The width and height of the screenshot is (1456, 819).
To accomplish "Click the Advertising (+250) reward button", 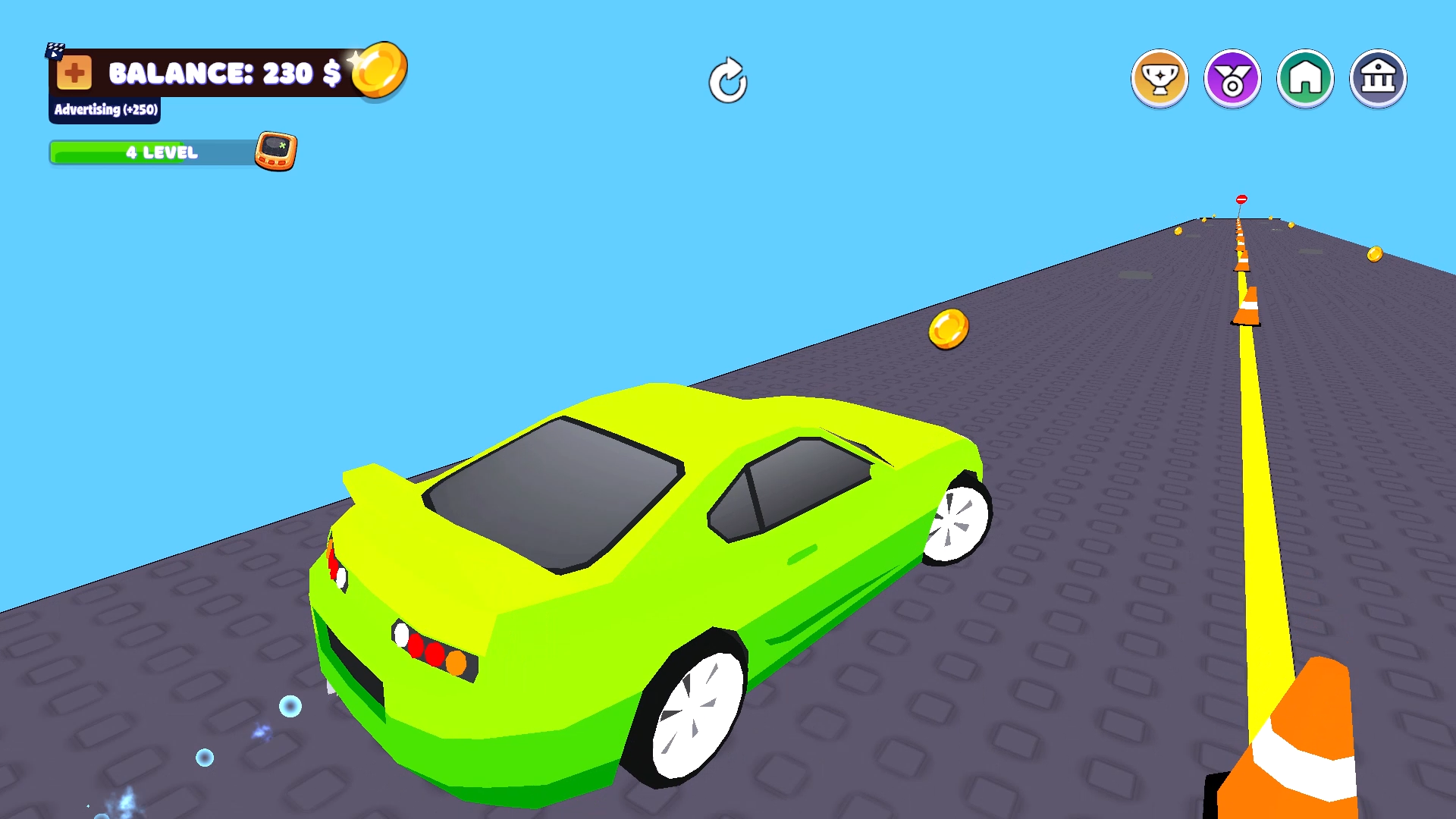I will (x=104, y=109).
